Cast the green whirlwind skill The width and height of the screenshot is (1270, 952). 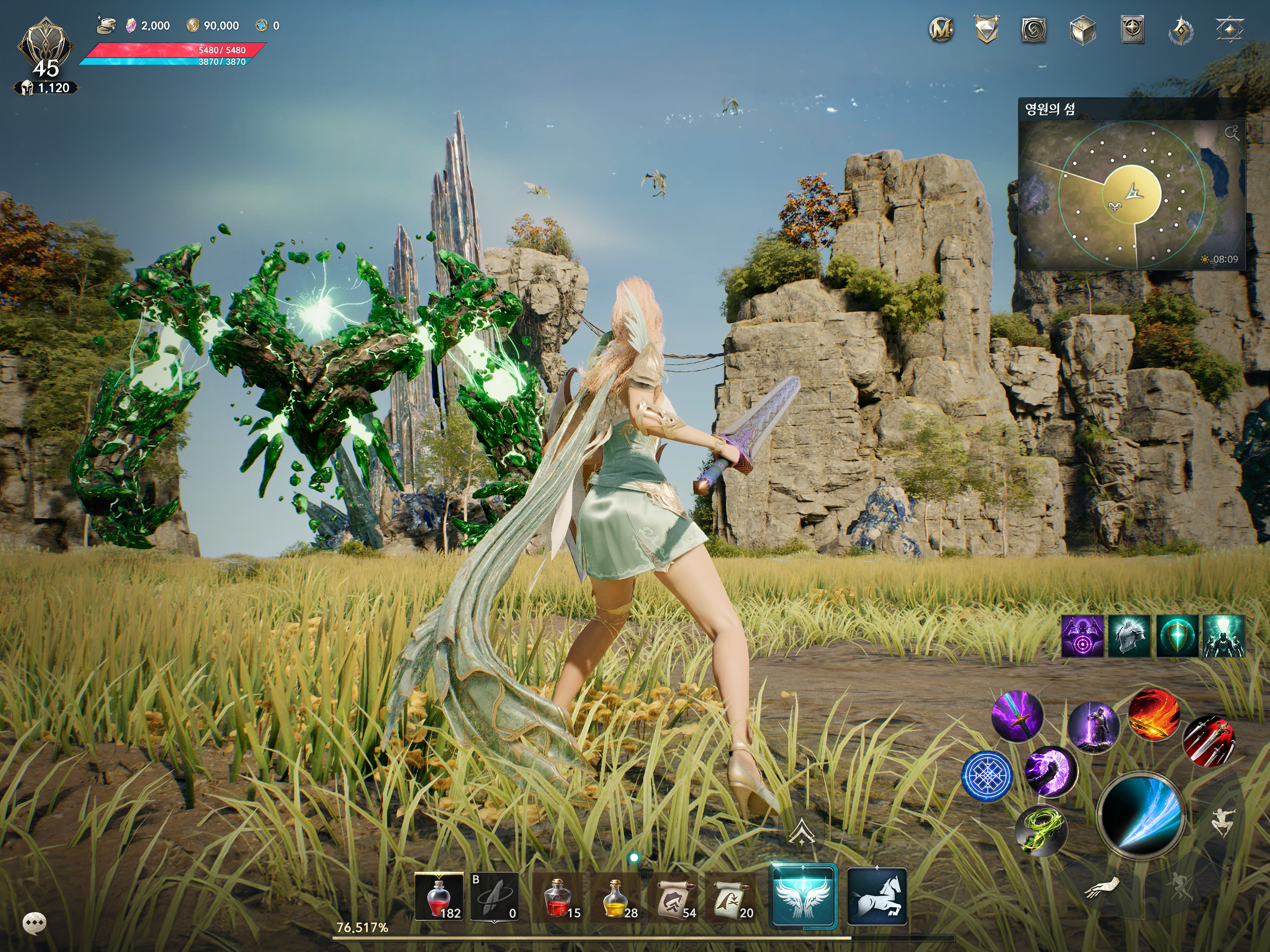click(1041, 830)
